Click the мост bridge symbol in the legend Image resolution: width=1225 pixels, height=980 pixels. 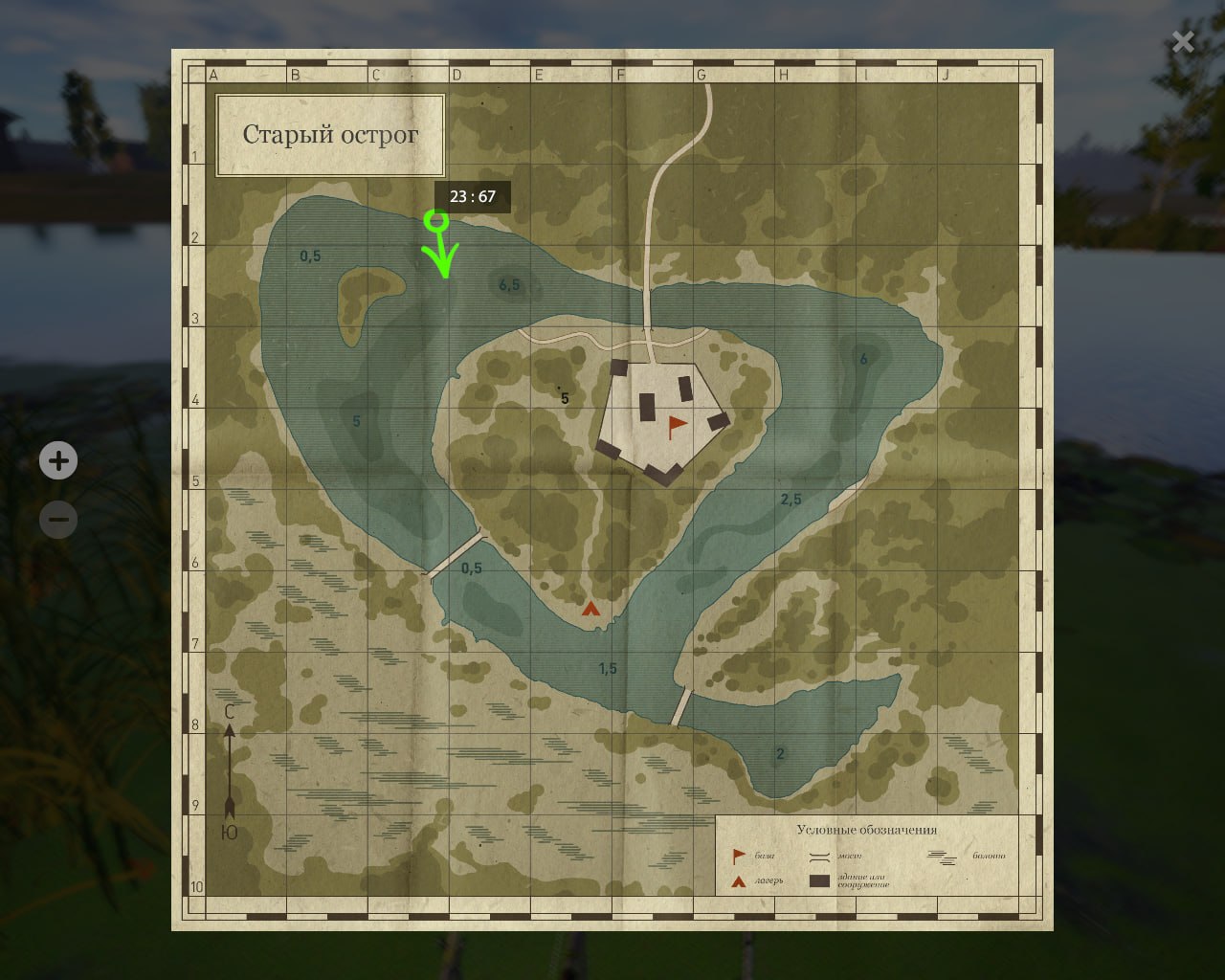tap(820, 855)
